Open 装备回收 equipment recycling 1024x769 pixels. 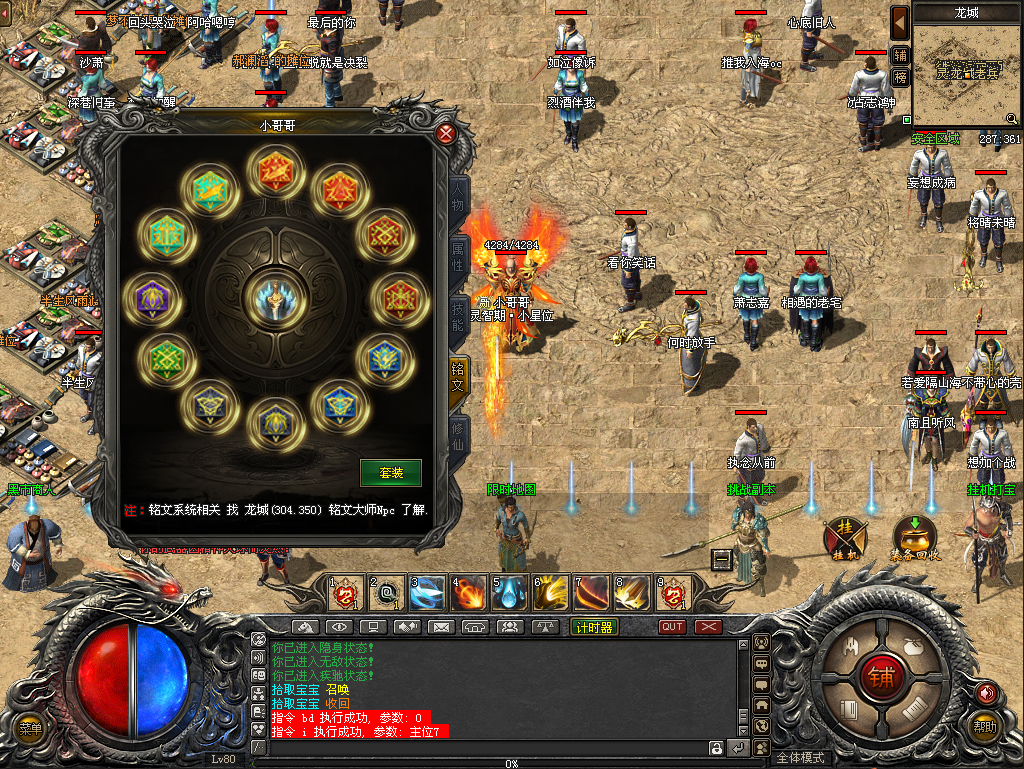(912, 538)
